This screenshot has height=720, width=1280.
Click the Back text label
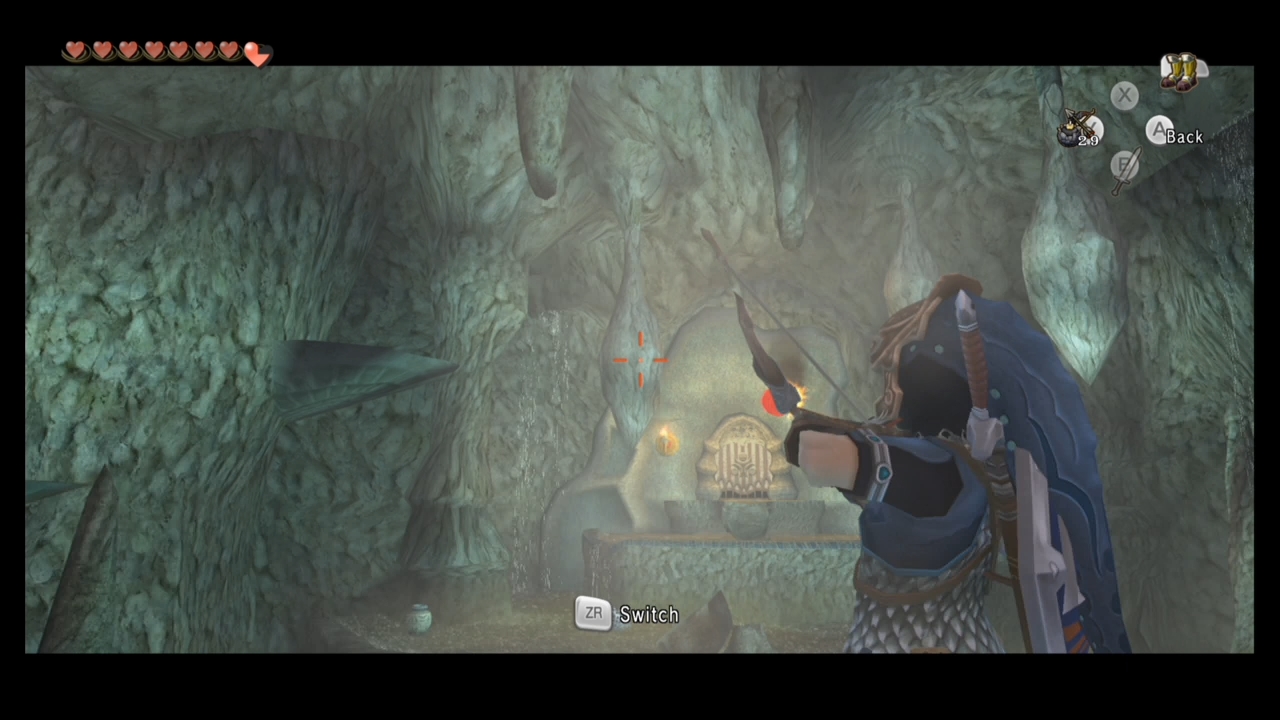pos(1186,137)
